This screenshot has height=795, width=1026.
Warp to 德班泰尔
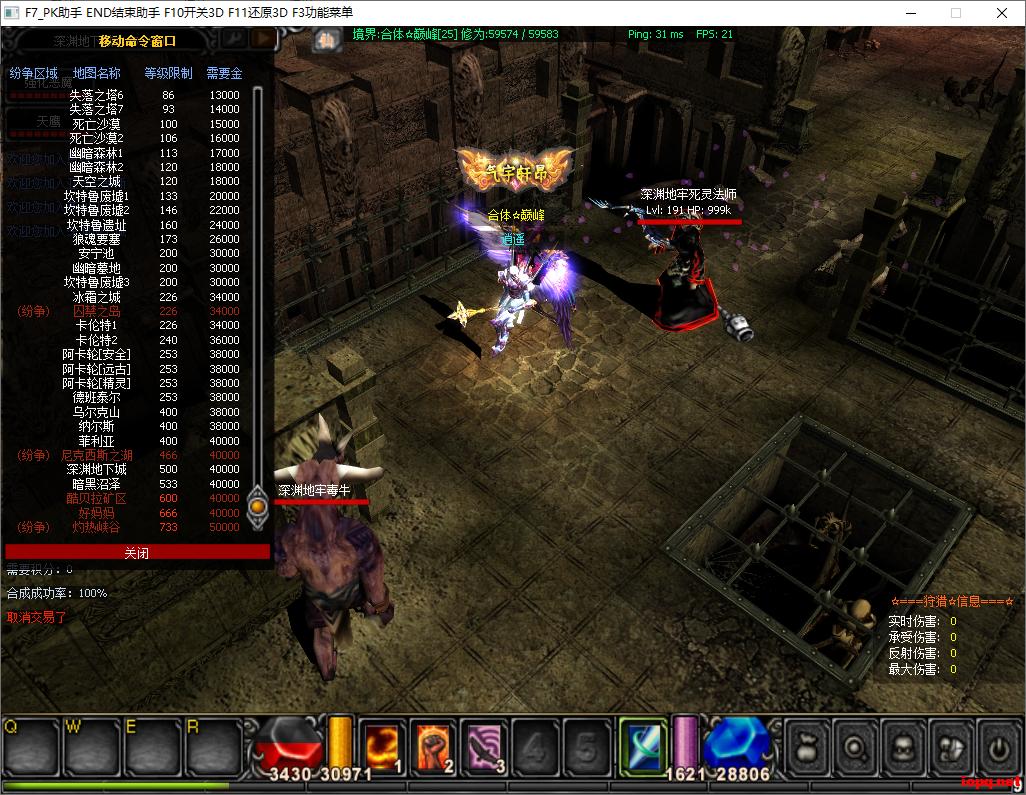(x=97, y=397)
